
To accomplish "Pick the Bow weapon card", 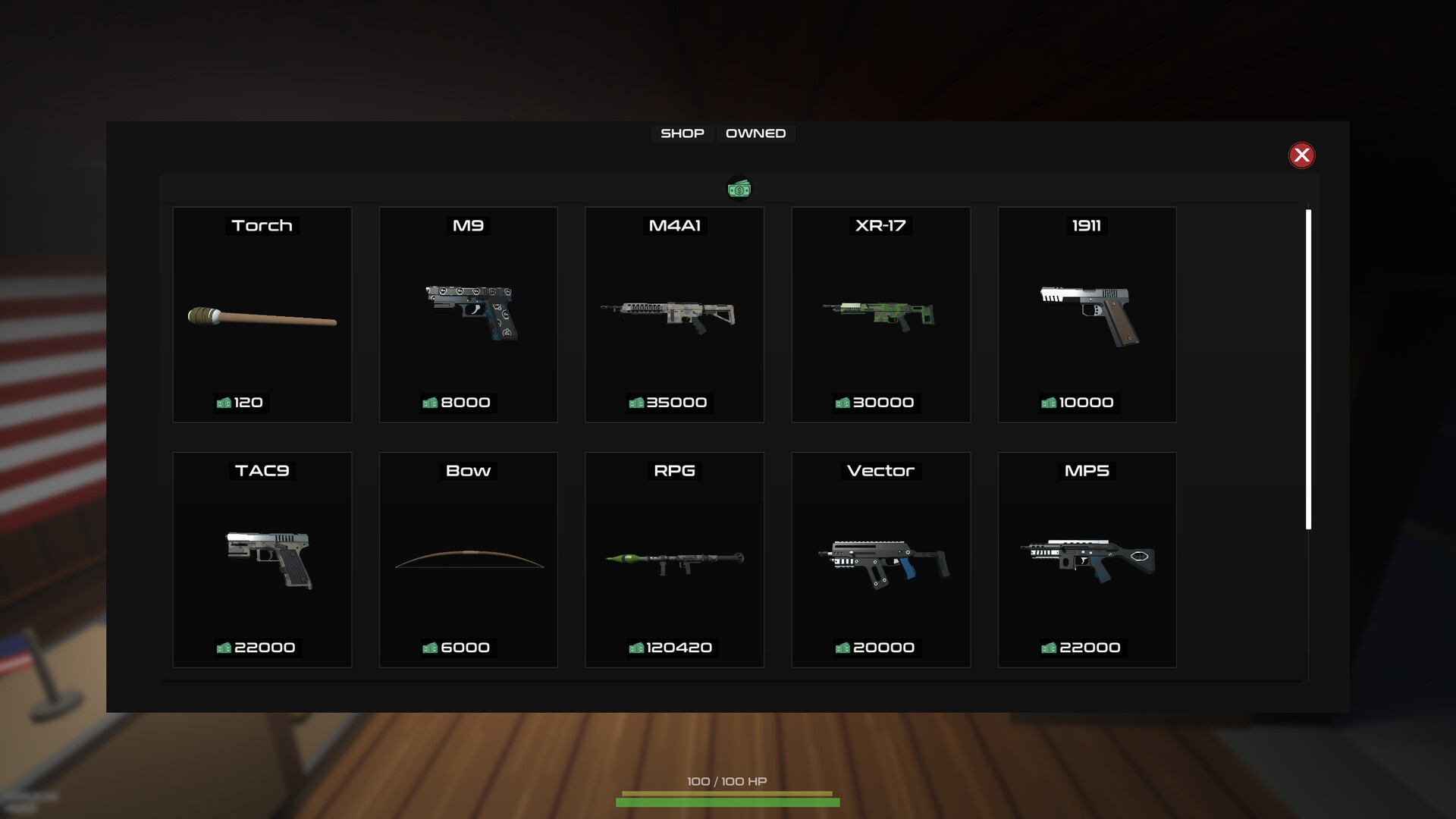I will [468, 560].
